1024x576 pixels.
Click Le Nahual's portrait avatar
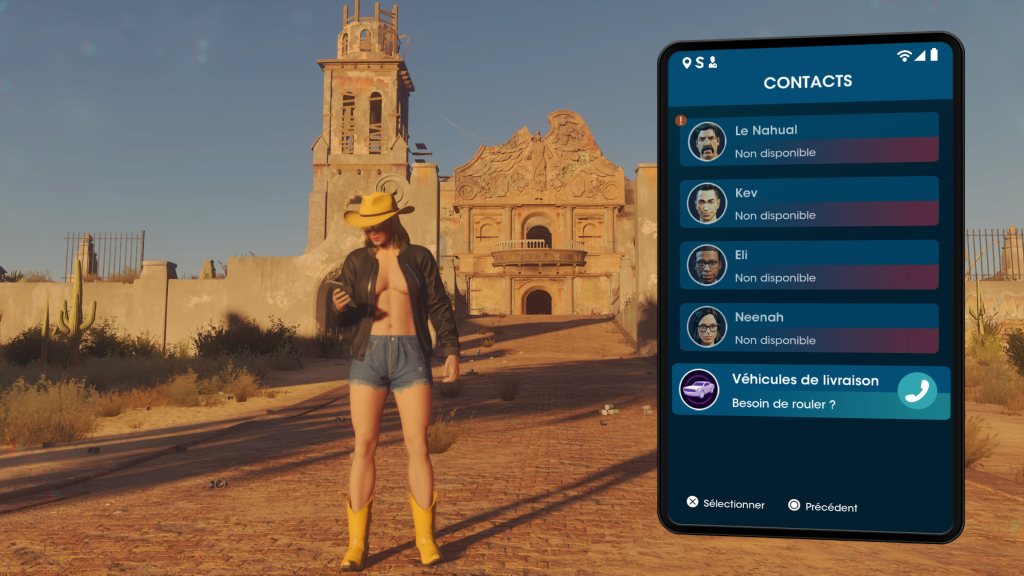tap(707, 141)
